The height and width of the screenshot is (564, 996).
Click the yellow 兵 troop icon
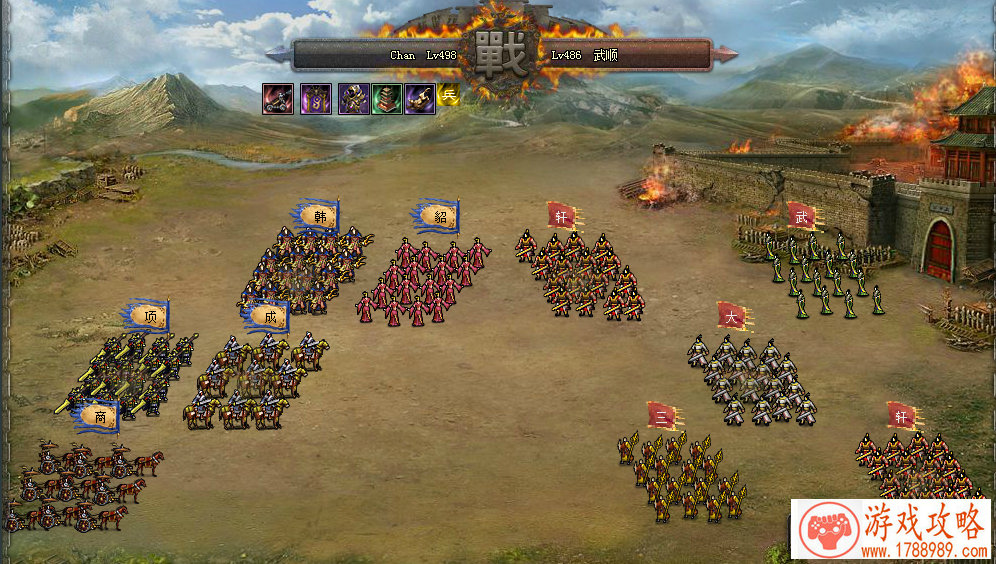447,97
